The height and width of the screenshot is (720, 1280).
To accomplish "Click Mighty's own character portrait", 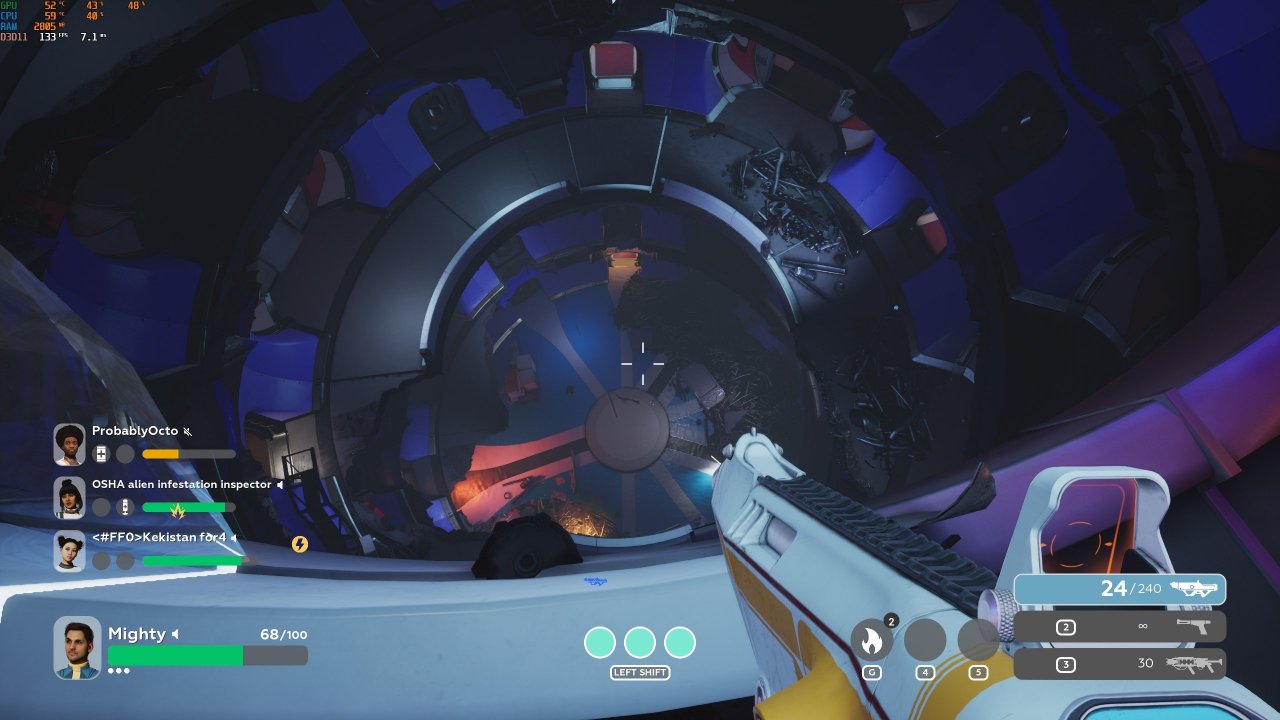I will click(77, 647).
